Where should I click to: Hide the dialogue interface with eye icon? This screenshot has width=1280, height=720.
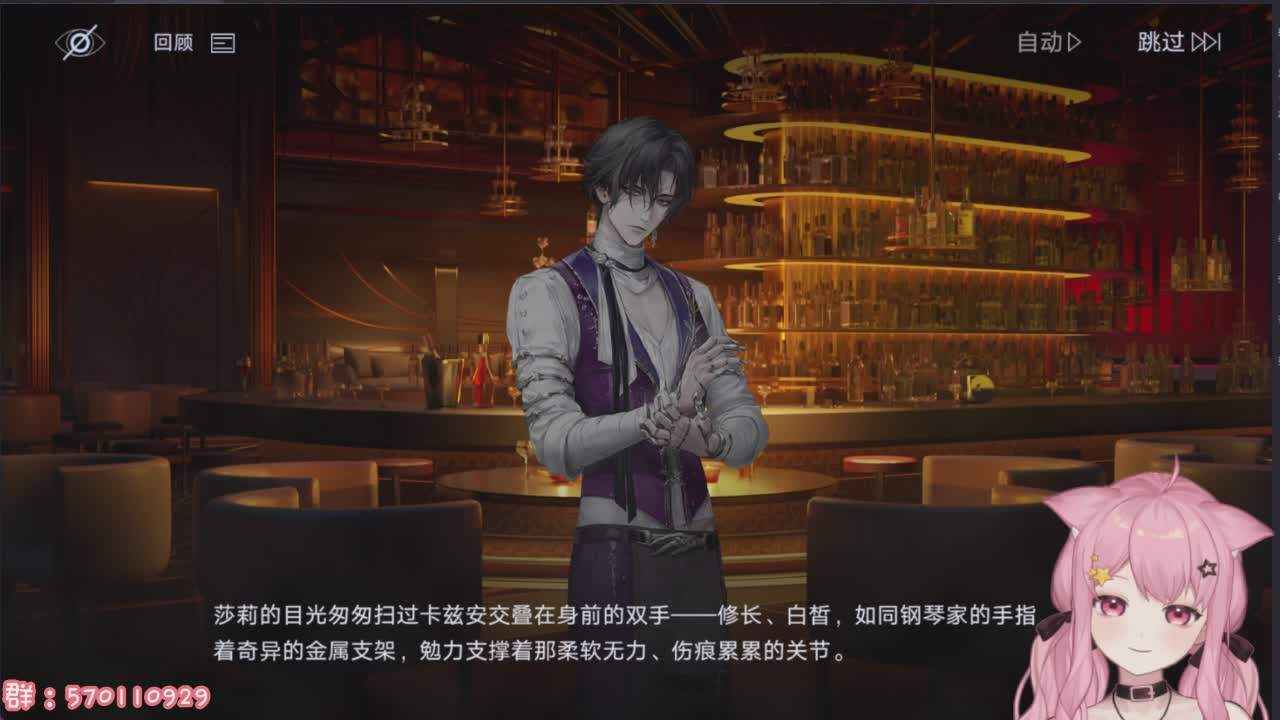[78, 42]
